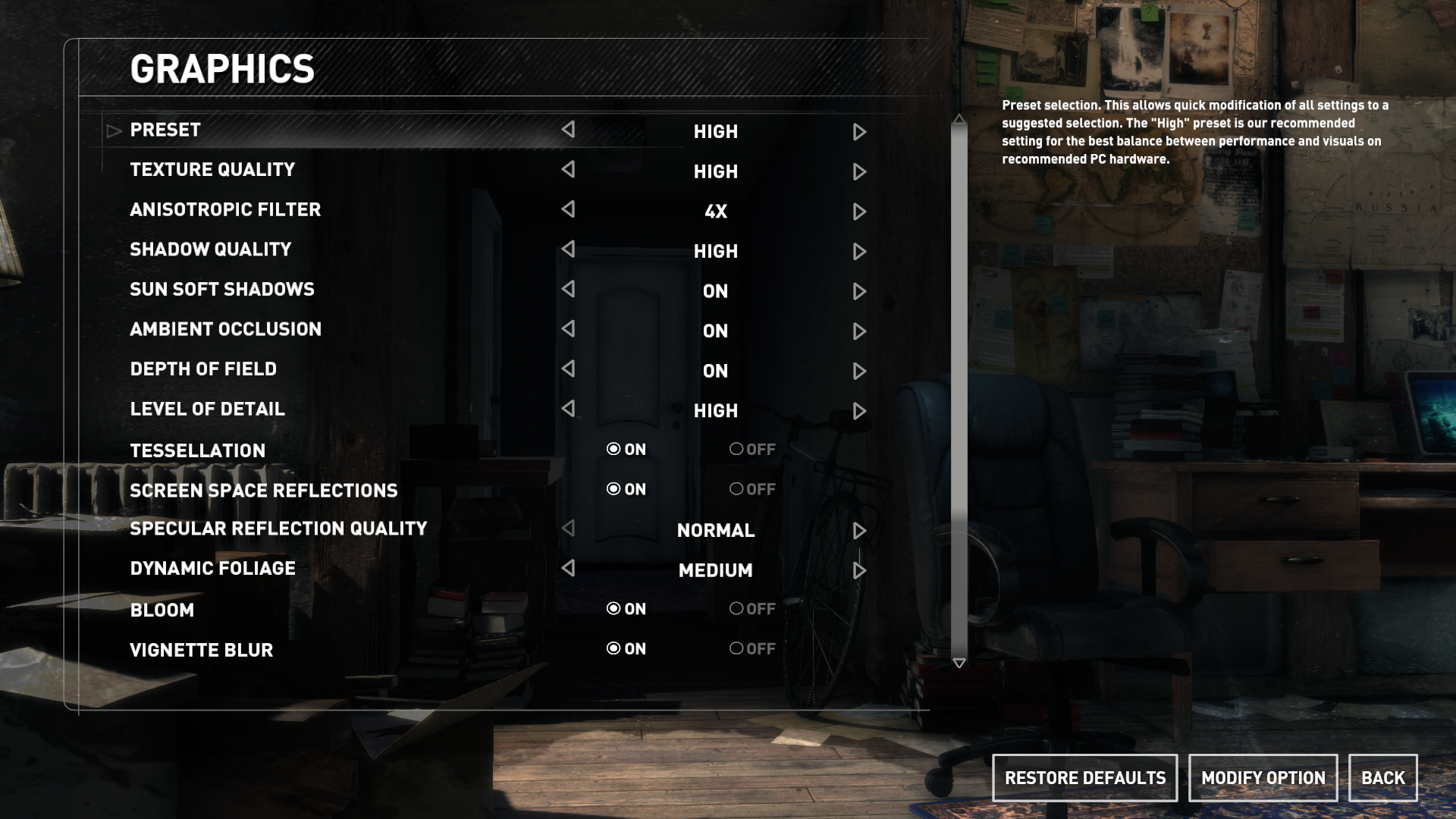Change Ambient Occlusion using its left arrow
Screen dimensions: 1456x819
[x=568, y=329]
